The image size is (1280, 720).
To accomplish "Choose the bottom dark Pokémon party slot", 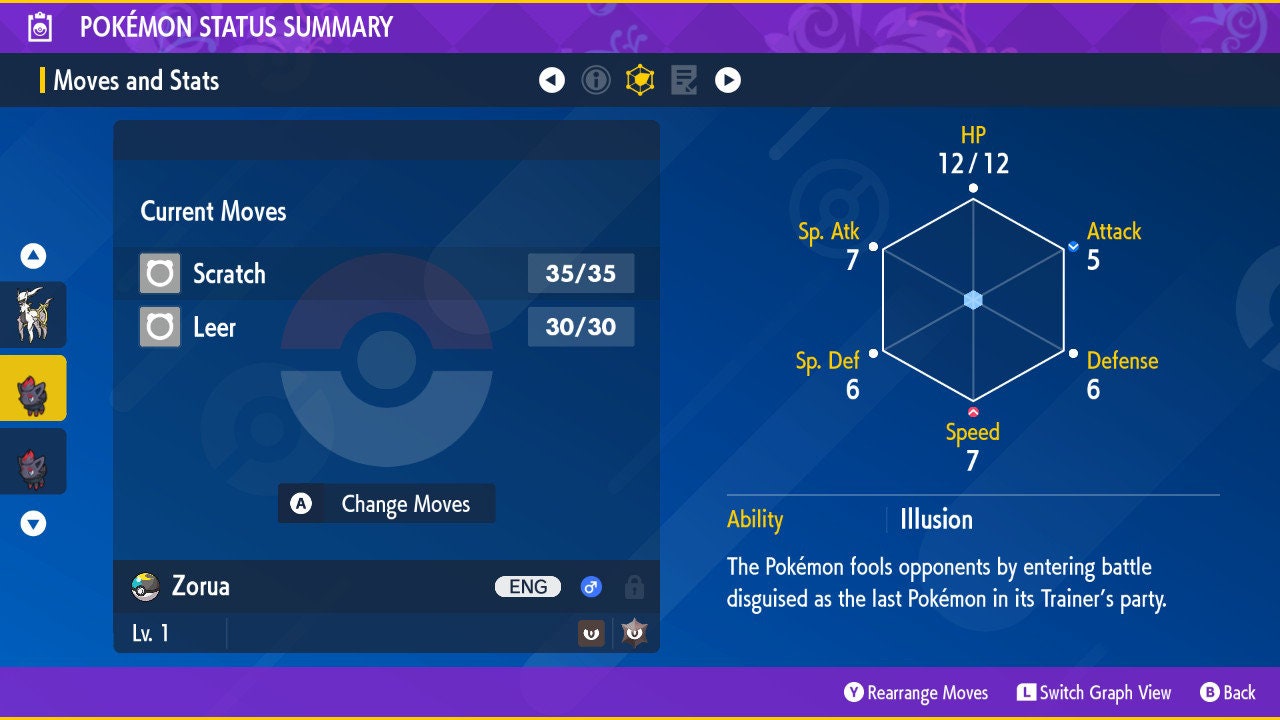I will pos(33,462).
